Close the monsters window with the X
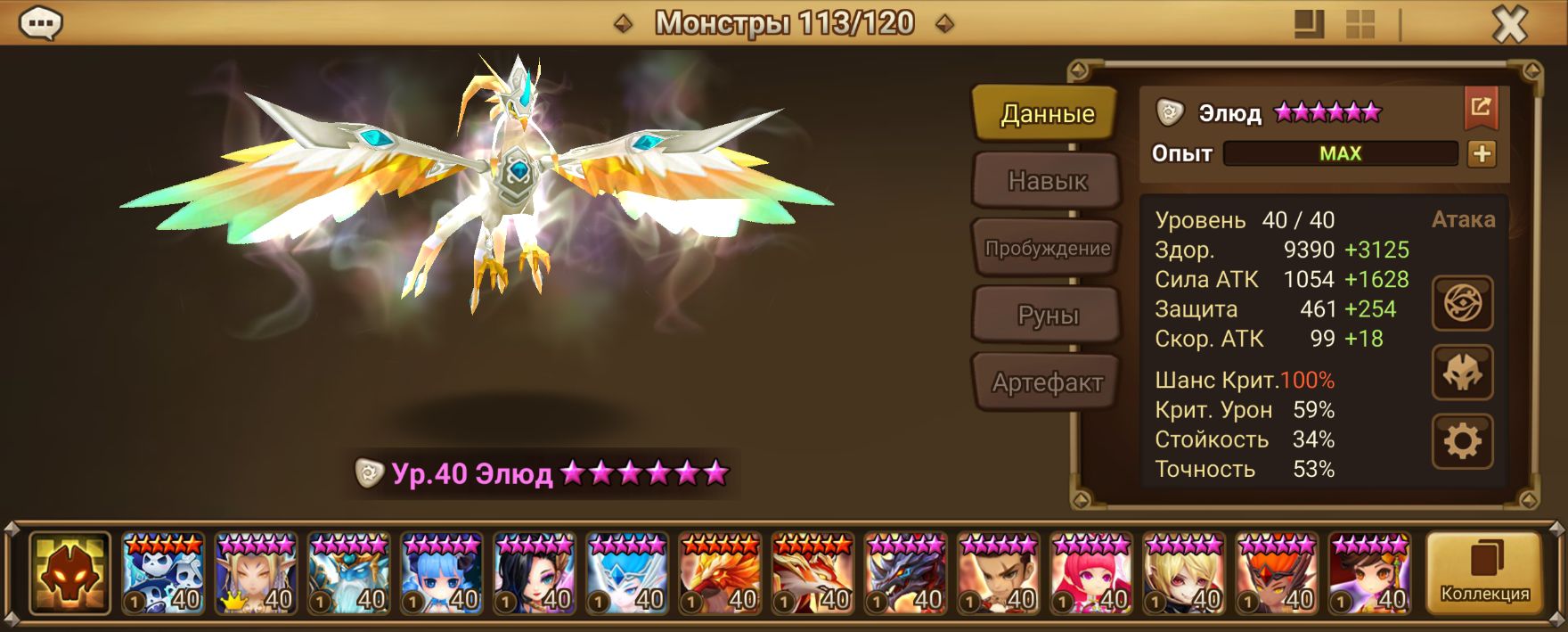 point(1509,25)
